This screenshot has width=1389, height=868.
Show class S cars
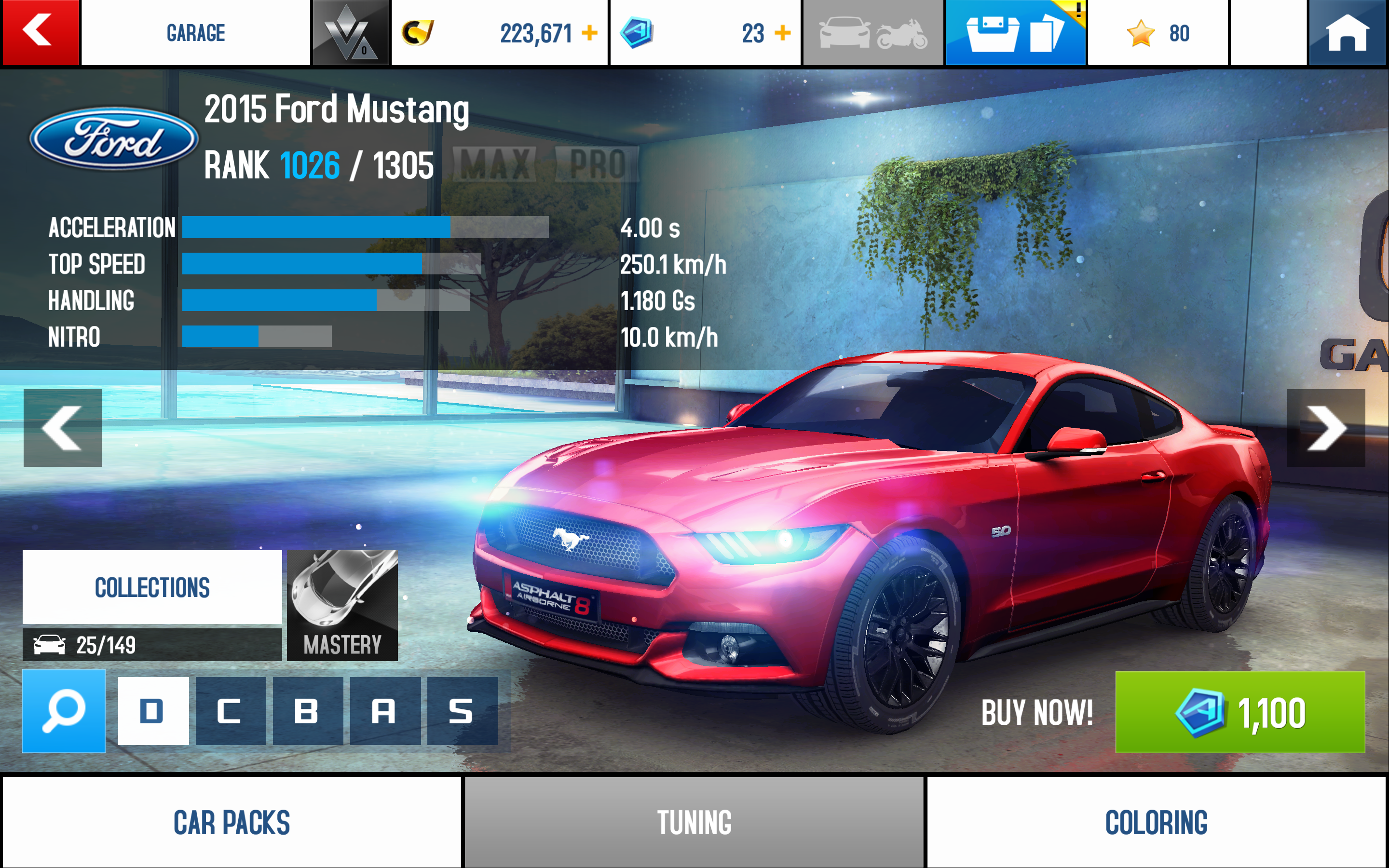tap(462, 711)
